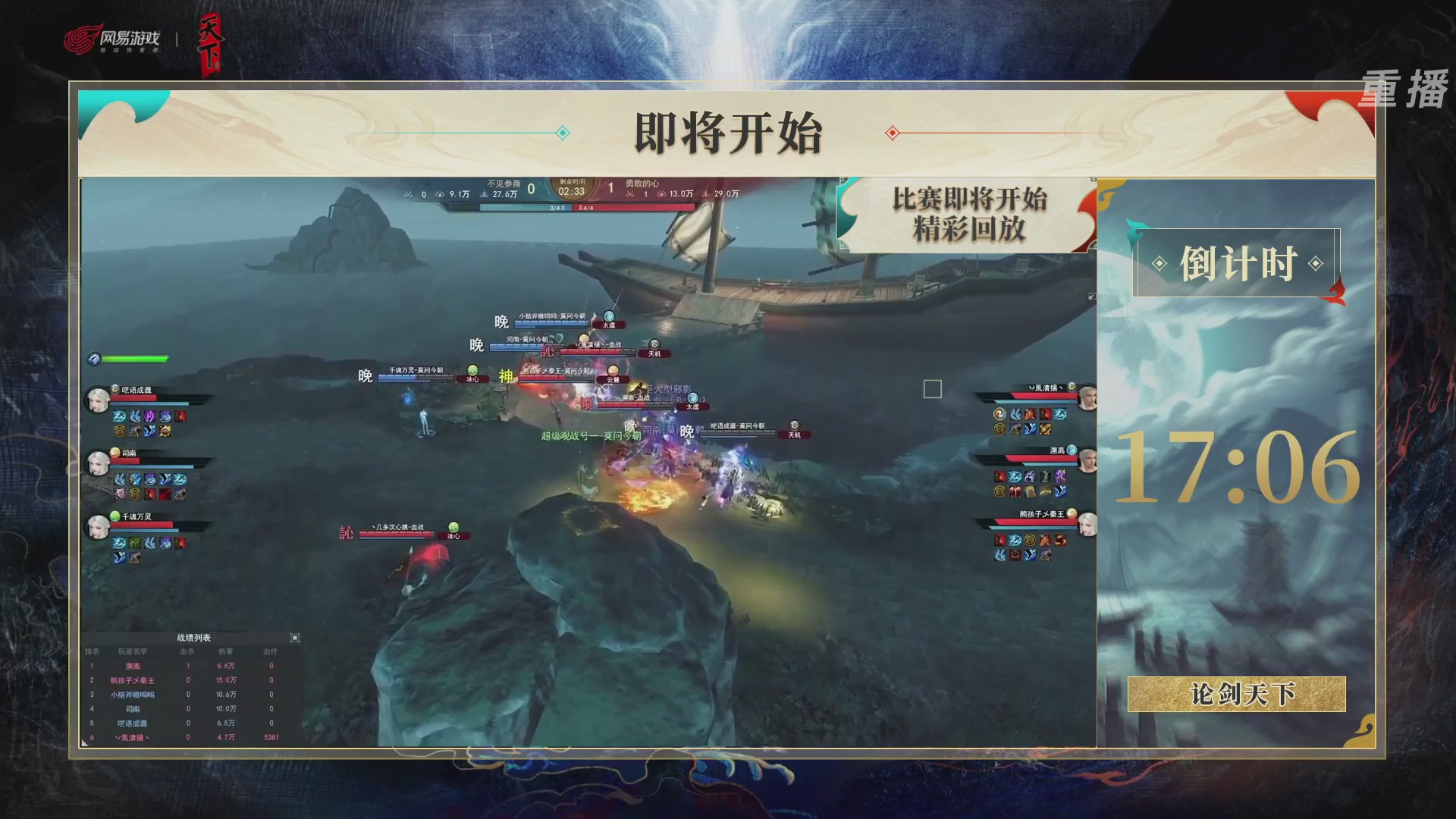The width and height of the screenshot is (1456, 819).
Task: Toggle the white target selection box
Action: (933, 390)
